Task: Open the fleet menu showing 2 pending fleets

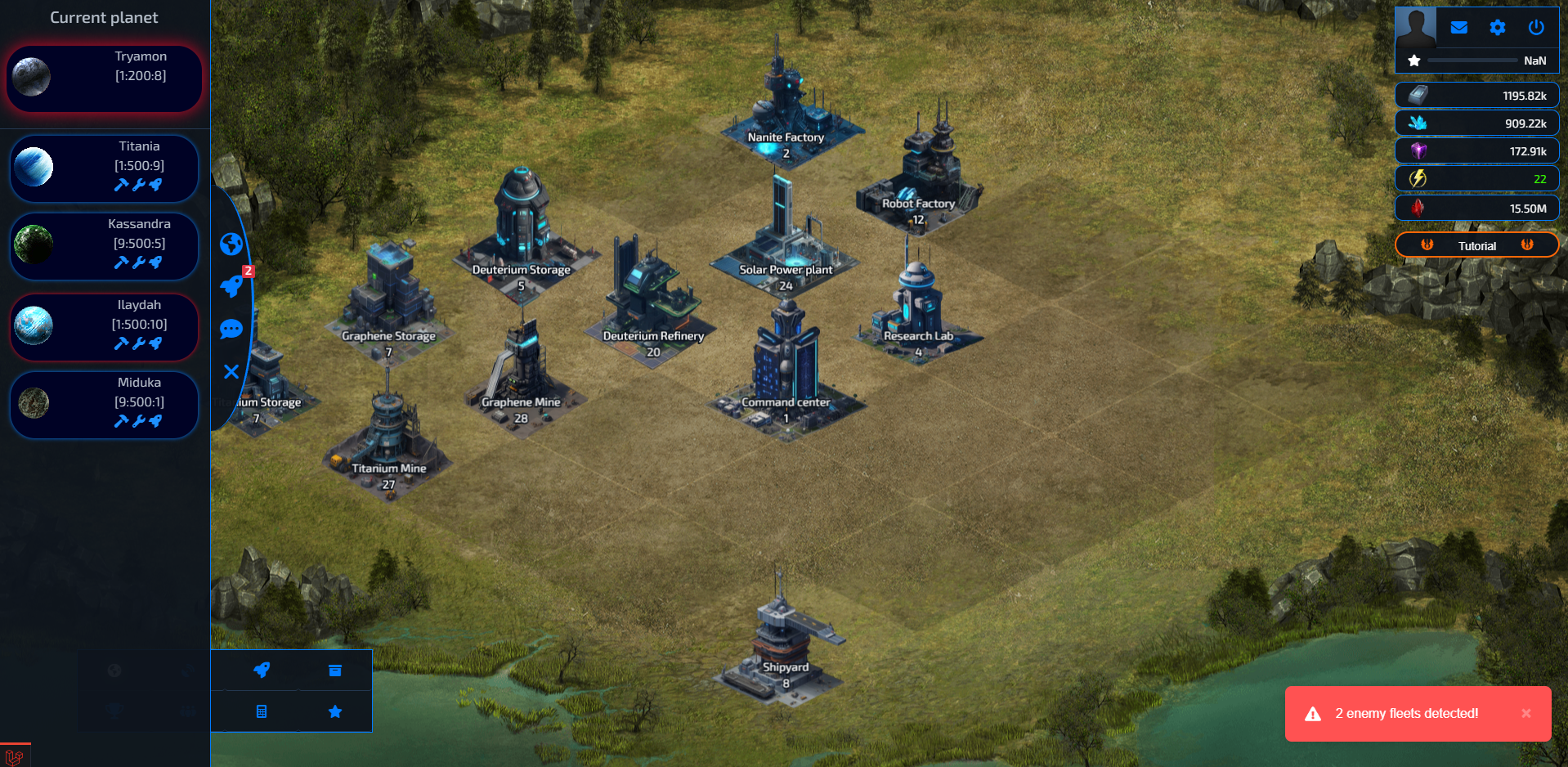Action: point(231,287)
